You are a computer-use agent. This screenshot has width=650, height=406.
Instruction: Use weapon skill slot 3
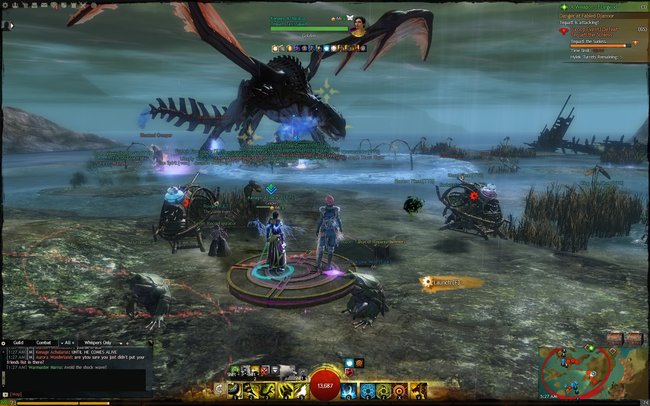coord(268,389)
